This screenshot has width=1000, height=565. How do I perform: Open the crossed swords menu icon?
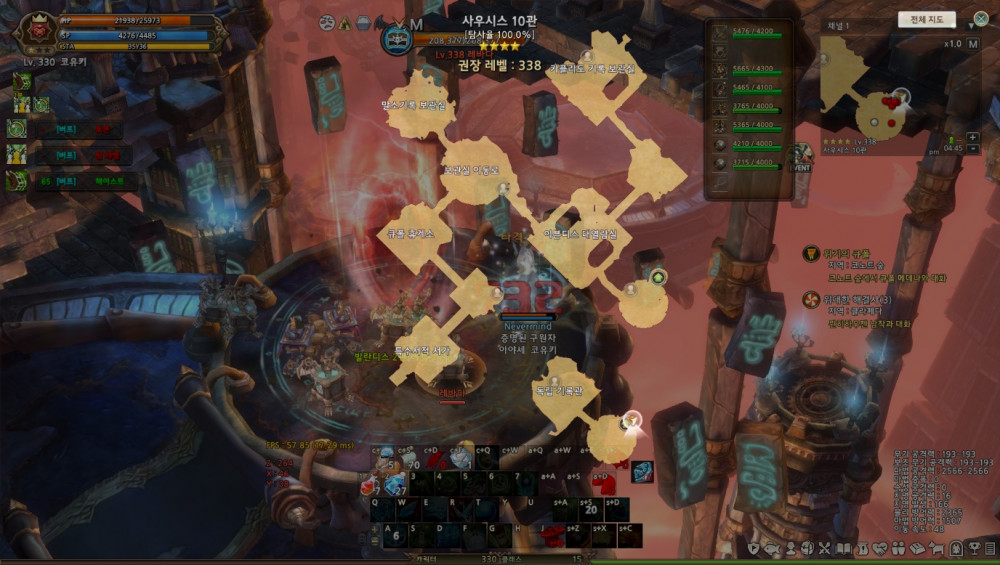point(824,548)
